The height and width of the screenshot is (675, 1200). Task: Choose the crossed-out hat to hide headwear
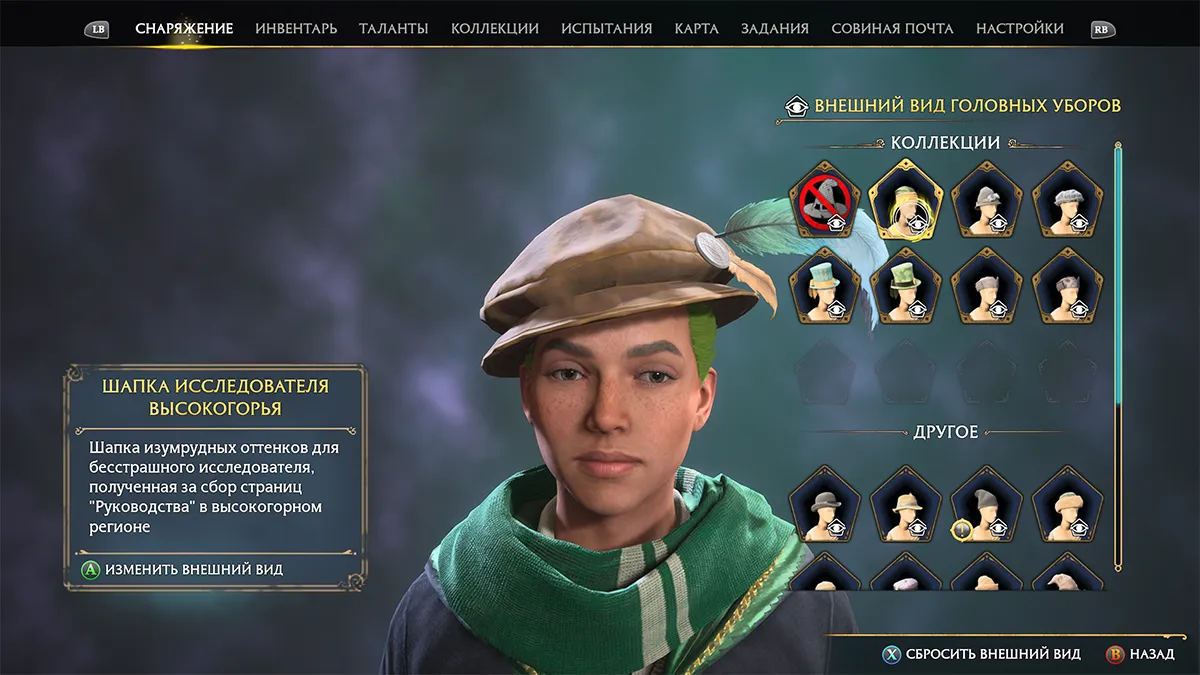point(825,198)
